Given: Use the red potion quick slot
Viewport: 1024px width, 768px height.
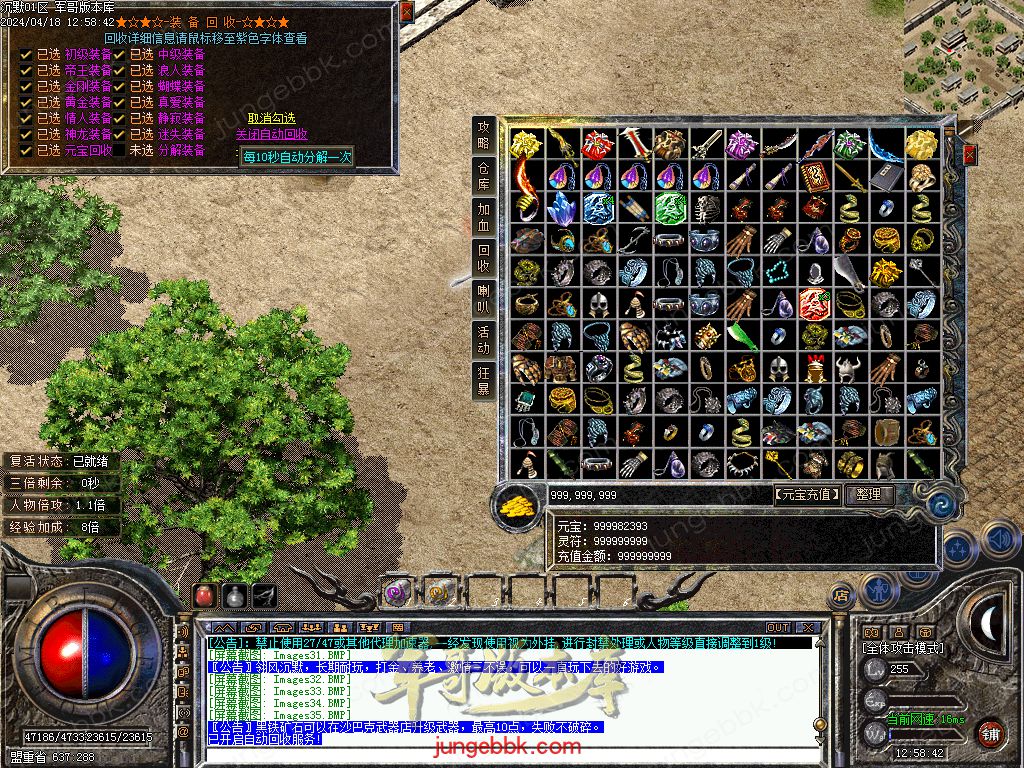Looking at the screenshot, I should tap(206, 595).
